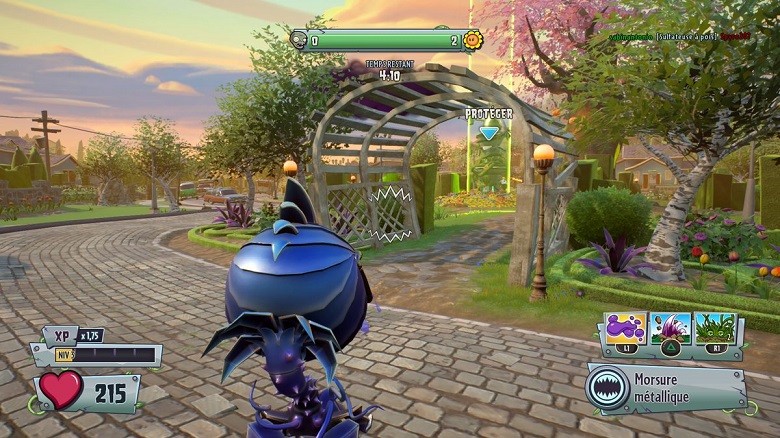Click the Morsure métallique weapon icon

tap(609, 387)
